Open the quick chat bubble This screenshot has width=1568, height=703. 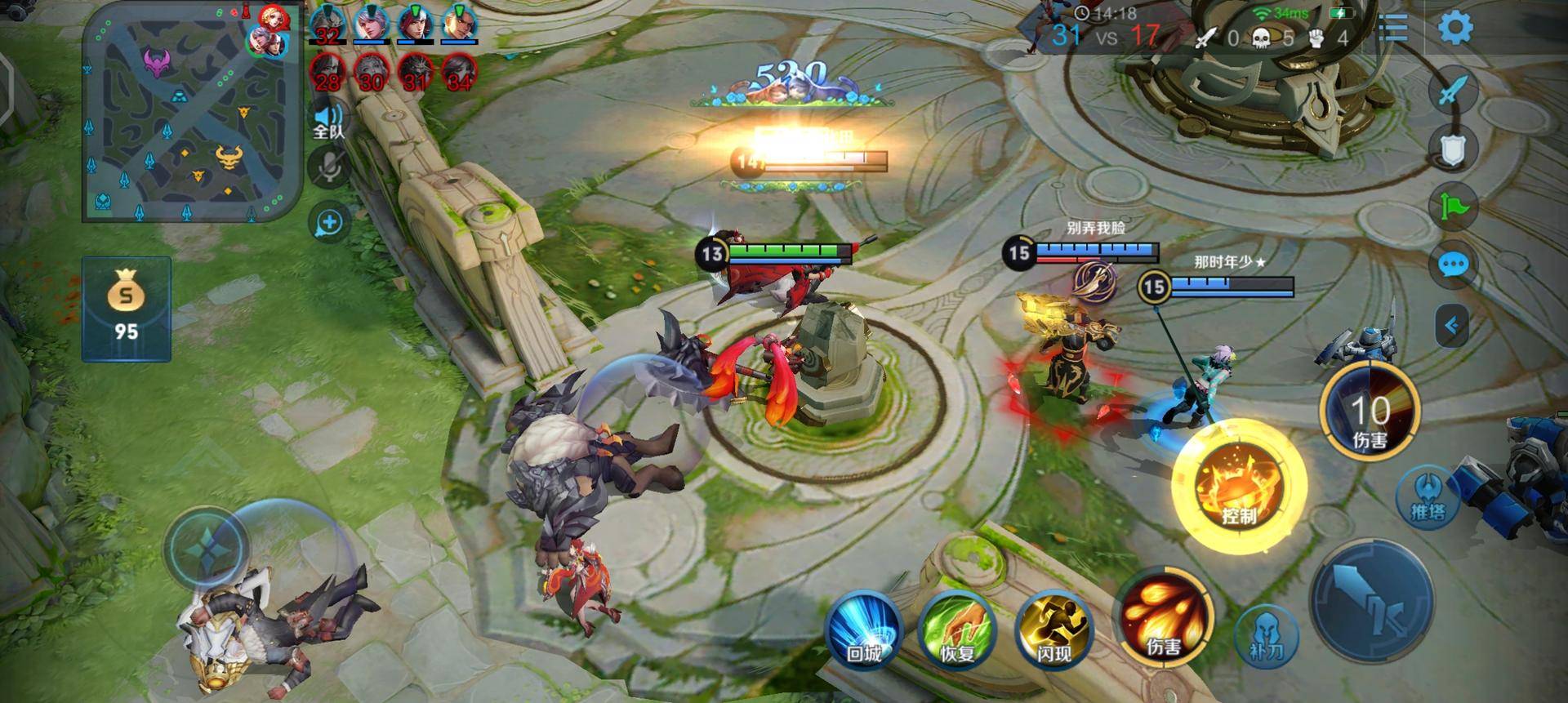pos(1453,265)
